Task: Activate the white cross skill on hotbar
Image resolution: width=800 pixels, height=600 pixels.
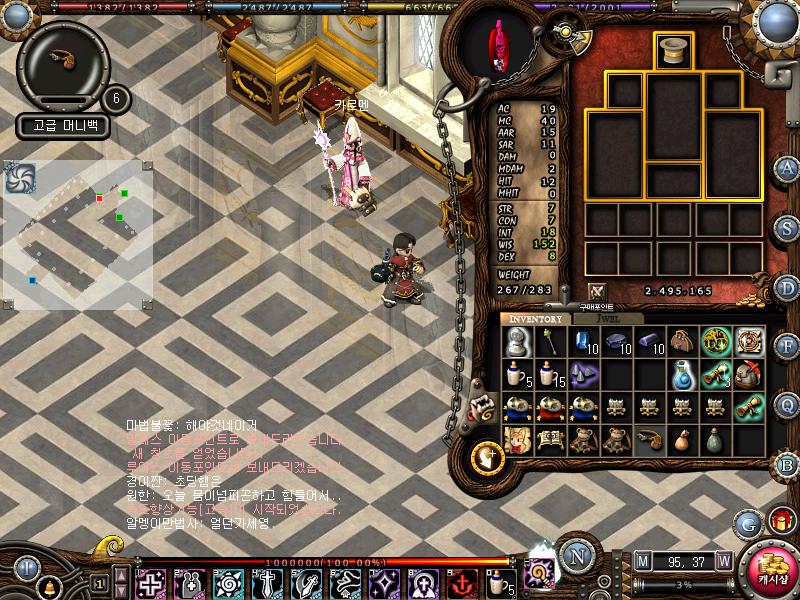Action: click(x=151, y=581)
